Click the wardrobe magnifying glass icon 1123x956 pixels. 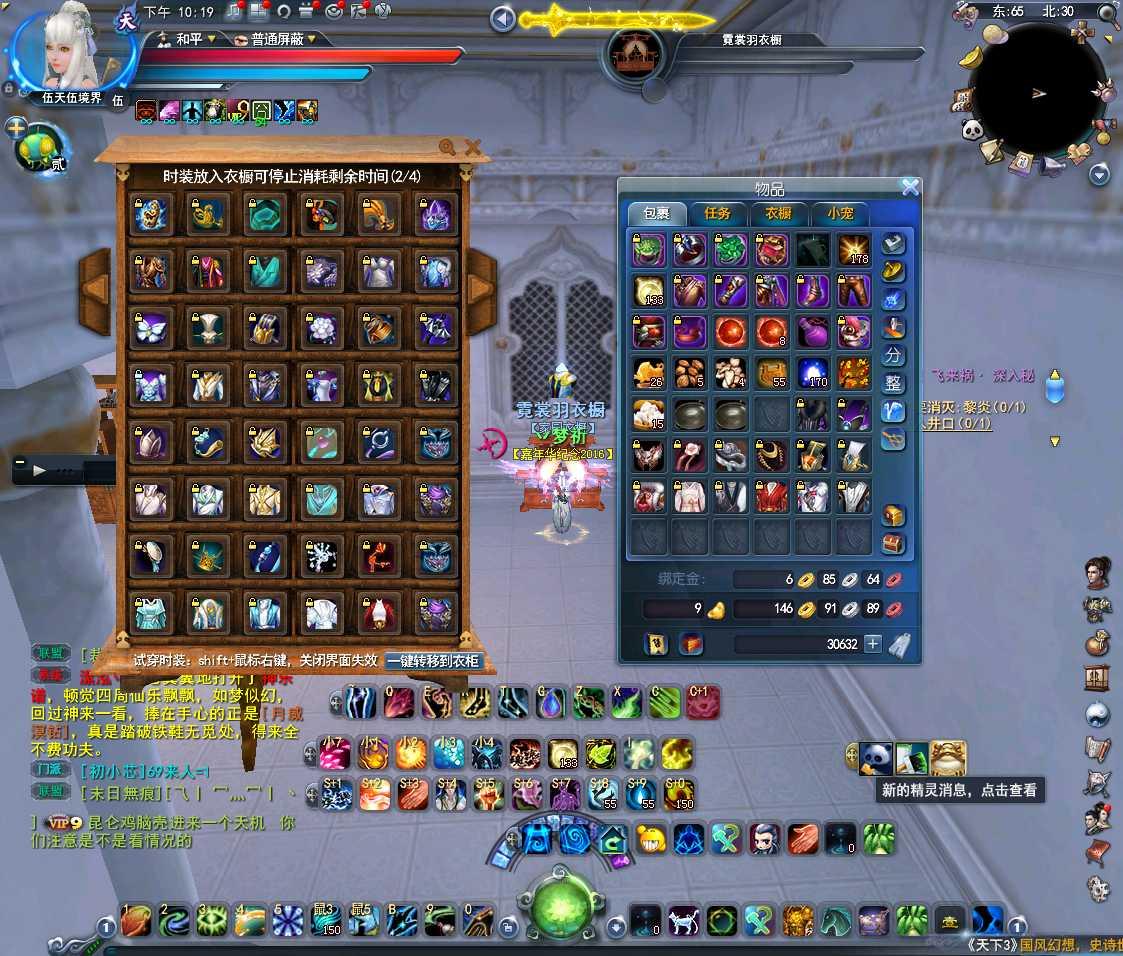(447, 147)
